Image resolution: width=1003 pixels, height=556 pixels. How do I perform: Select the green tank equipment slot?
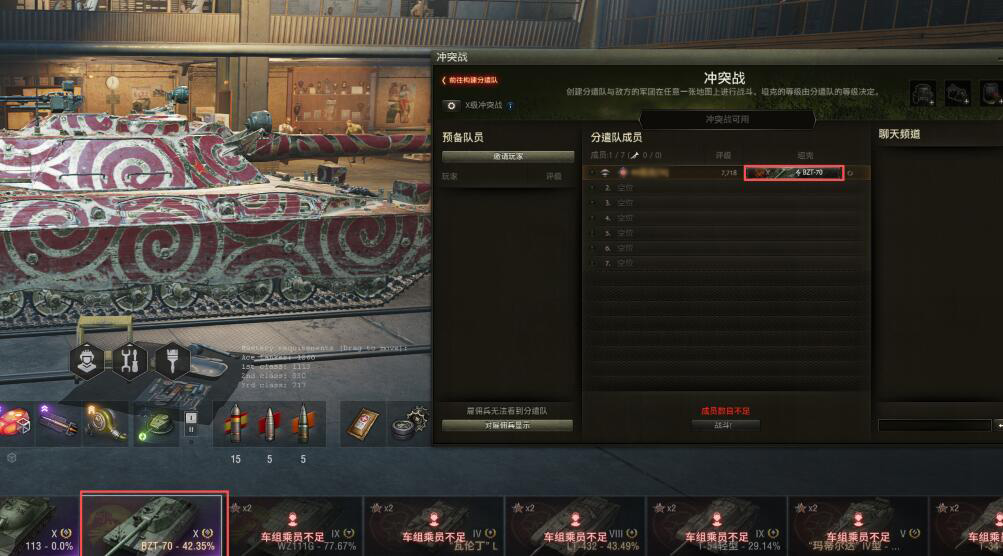[155, 424]
